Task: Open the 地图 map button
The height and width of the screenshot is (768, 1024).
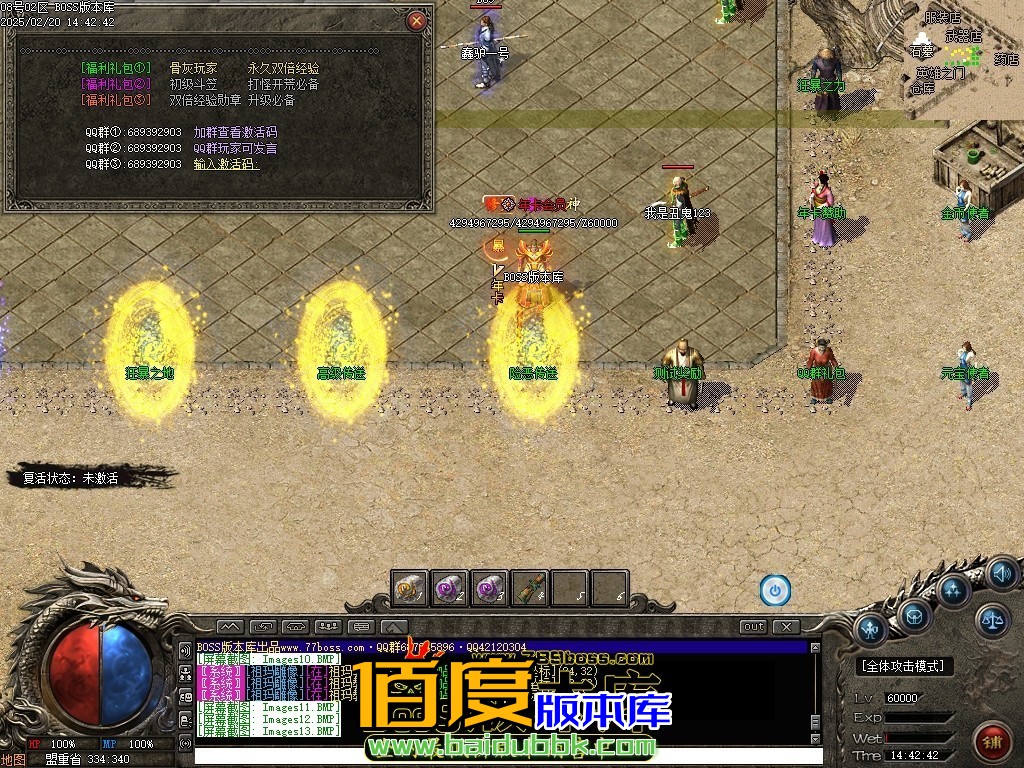Action: point(14,759)
